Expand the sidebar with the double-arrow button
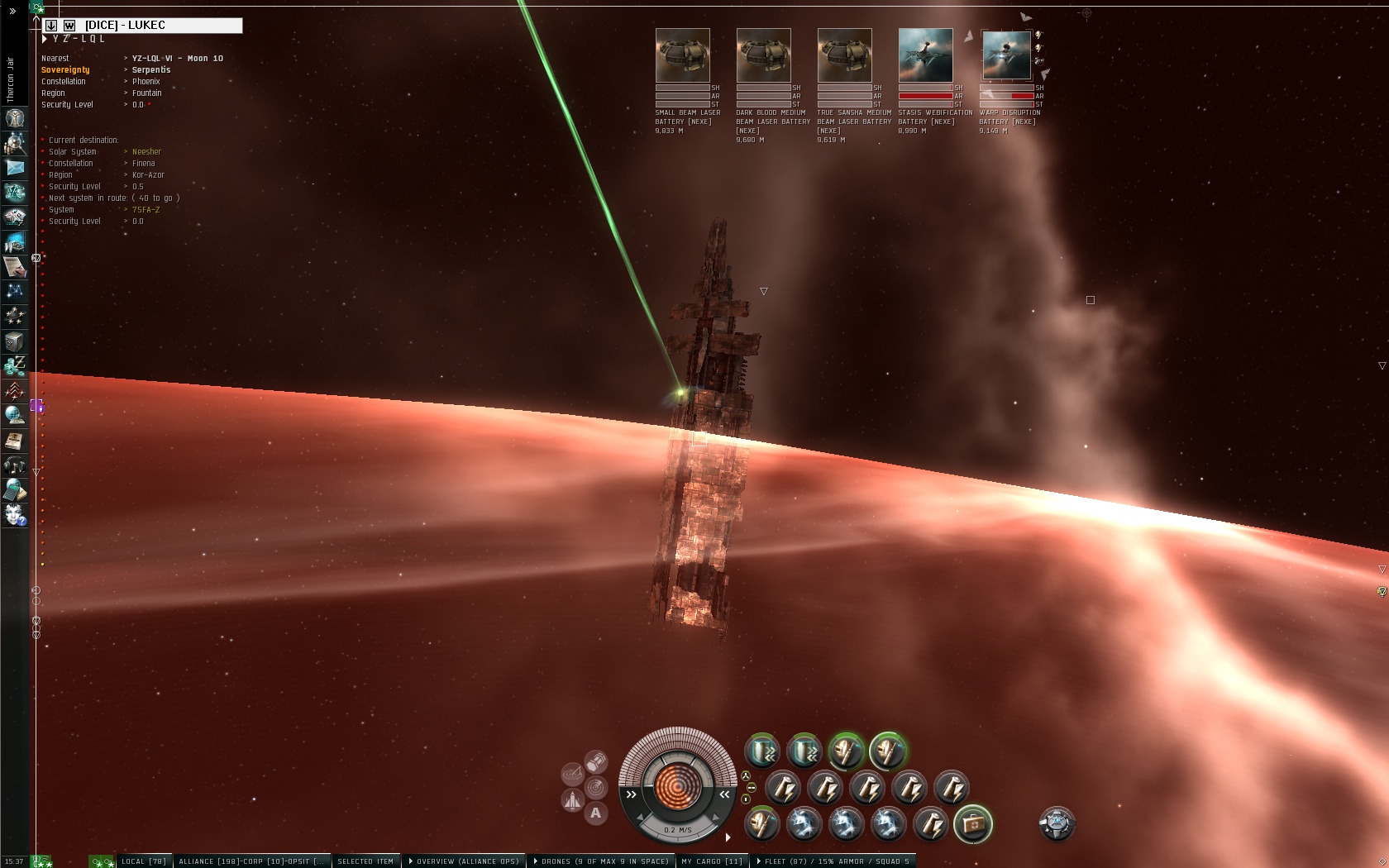 pyautogui.click(x=12, y=11)
